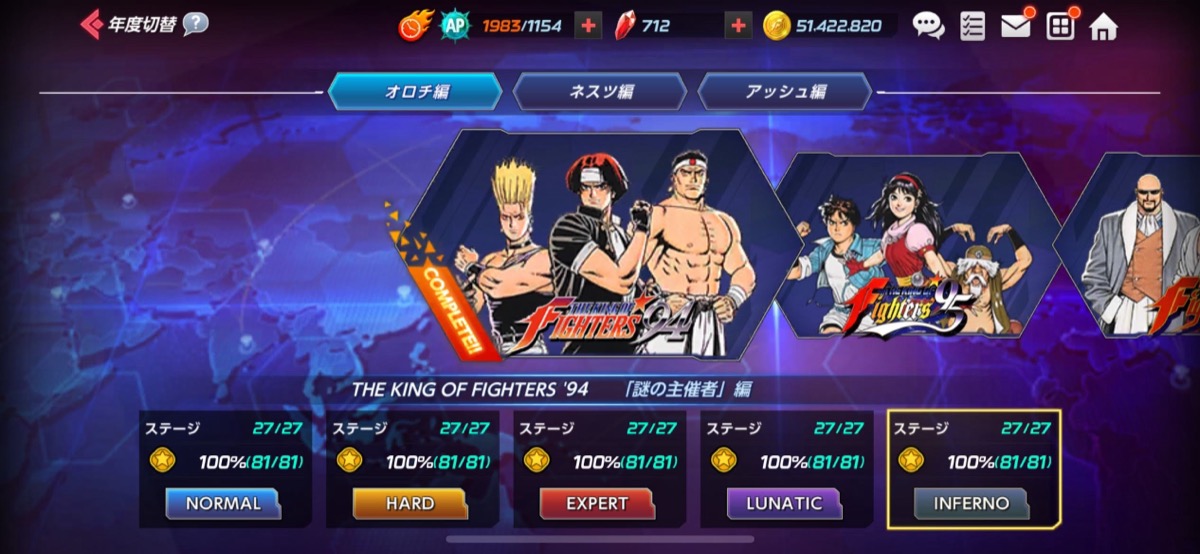
Task: Open the grid menu icon
Action: (x=1060, y=26)
